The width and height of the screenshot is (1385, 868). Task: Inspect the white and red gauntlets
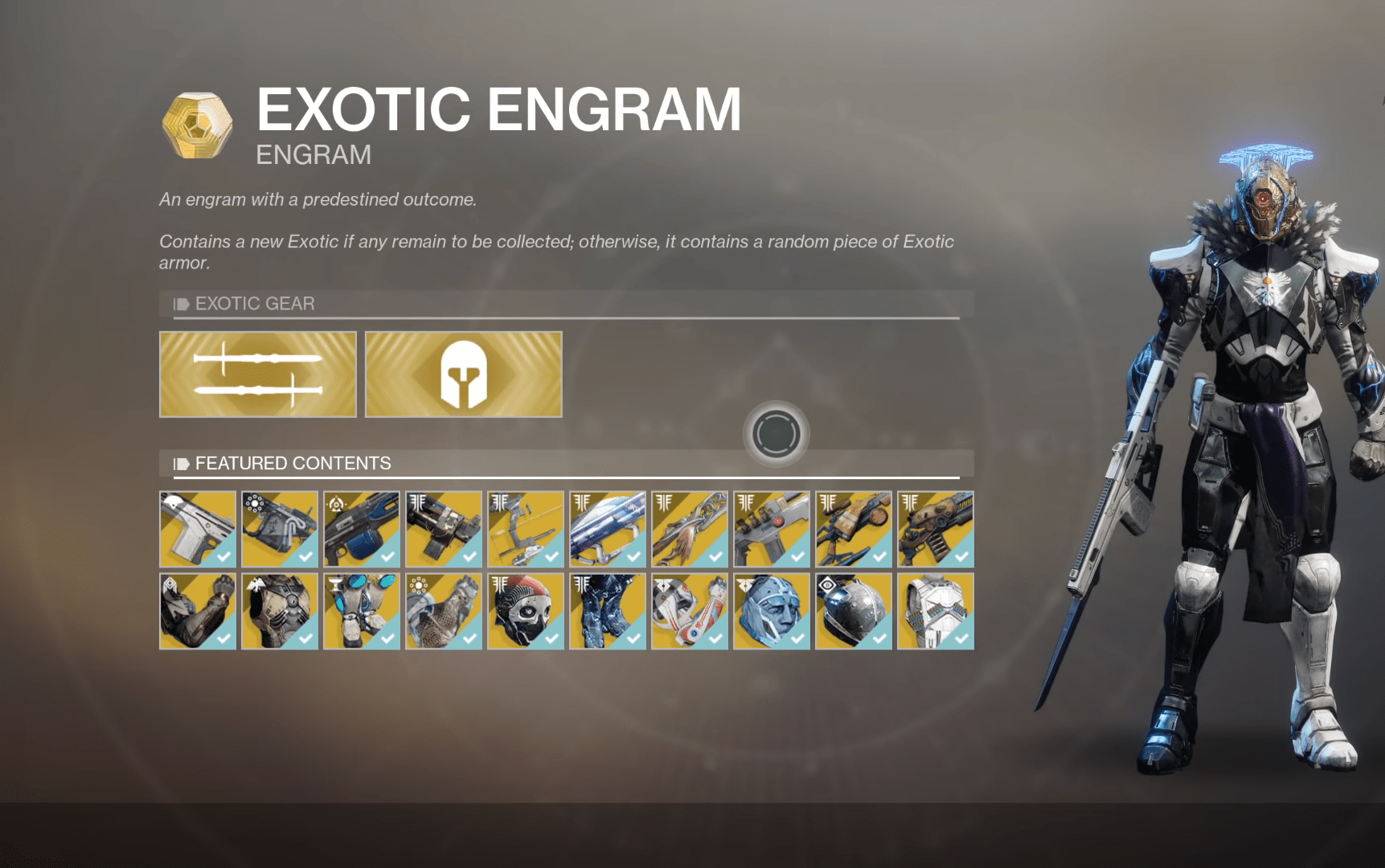(x=690, y=611)
